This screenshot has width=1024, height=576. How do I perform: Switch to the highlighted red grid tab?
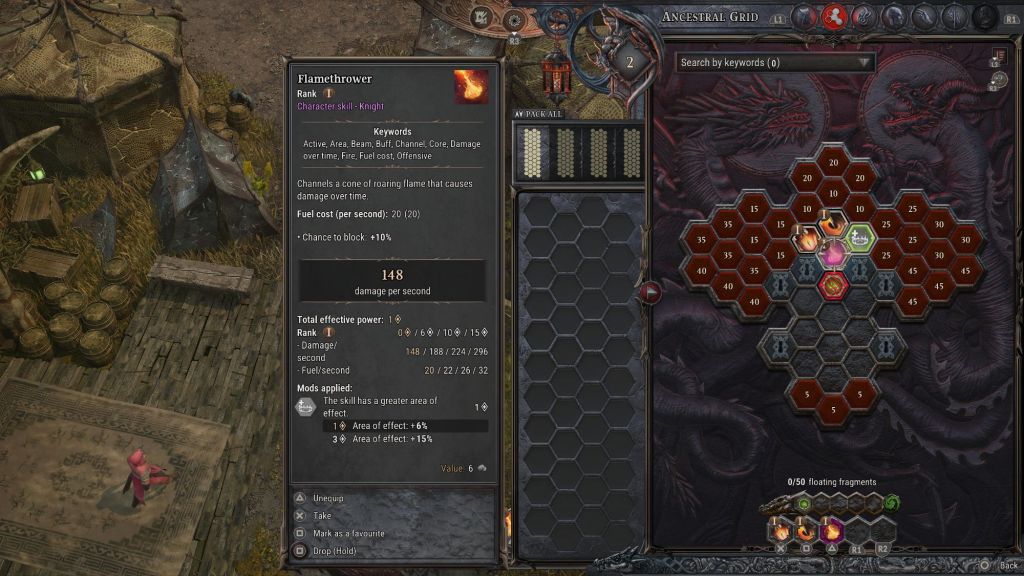point(833,16)
